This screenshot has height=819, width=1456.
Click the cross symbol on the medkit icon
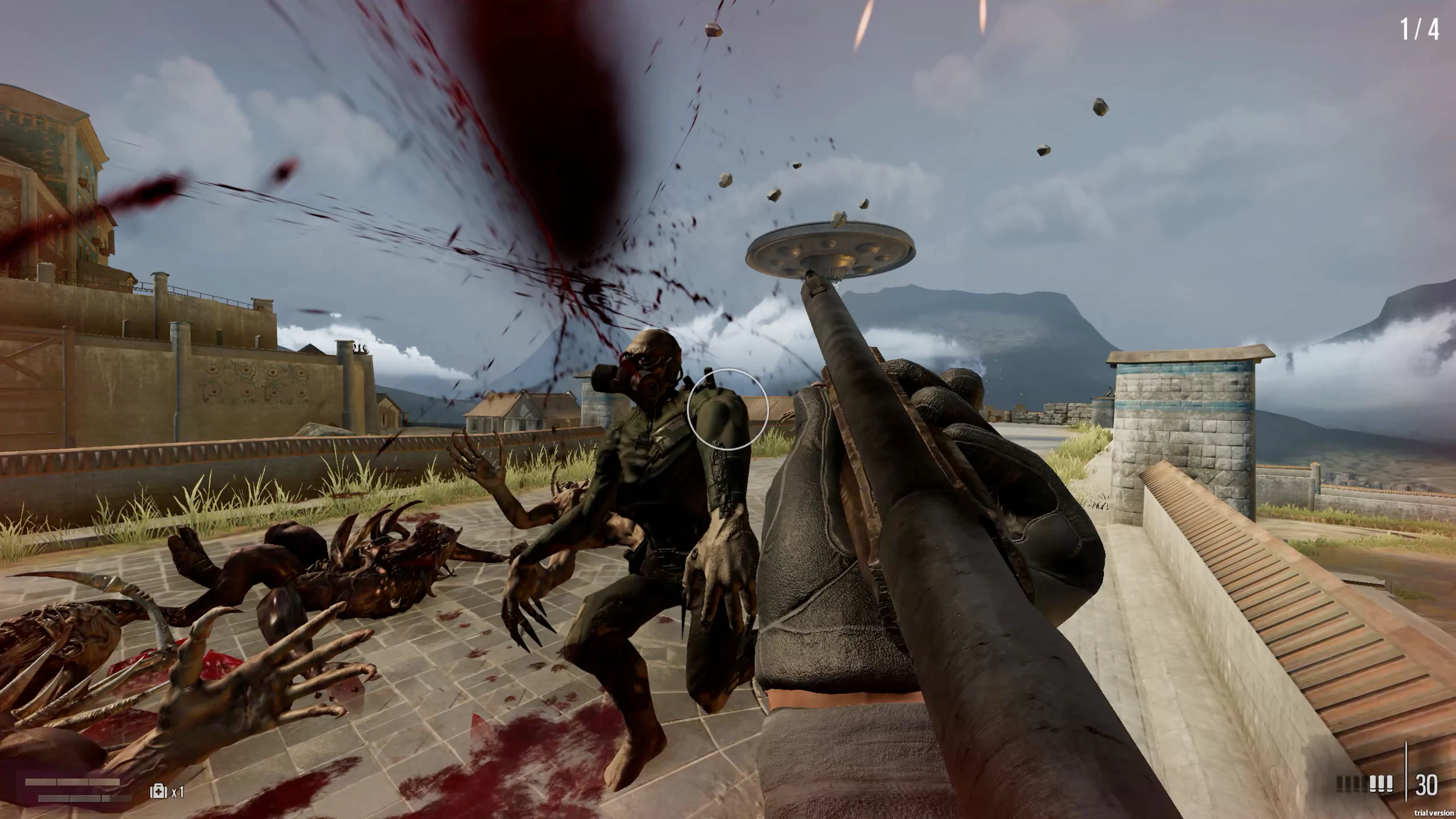(159, 792)
